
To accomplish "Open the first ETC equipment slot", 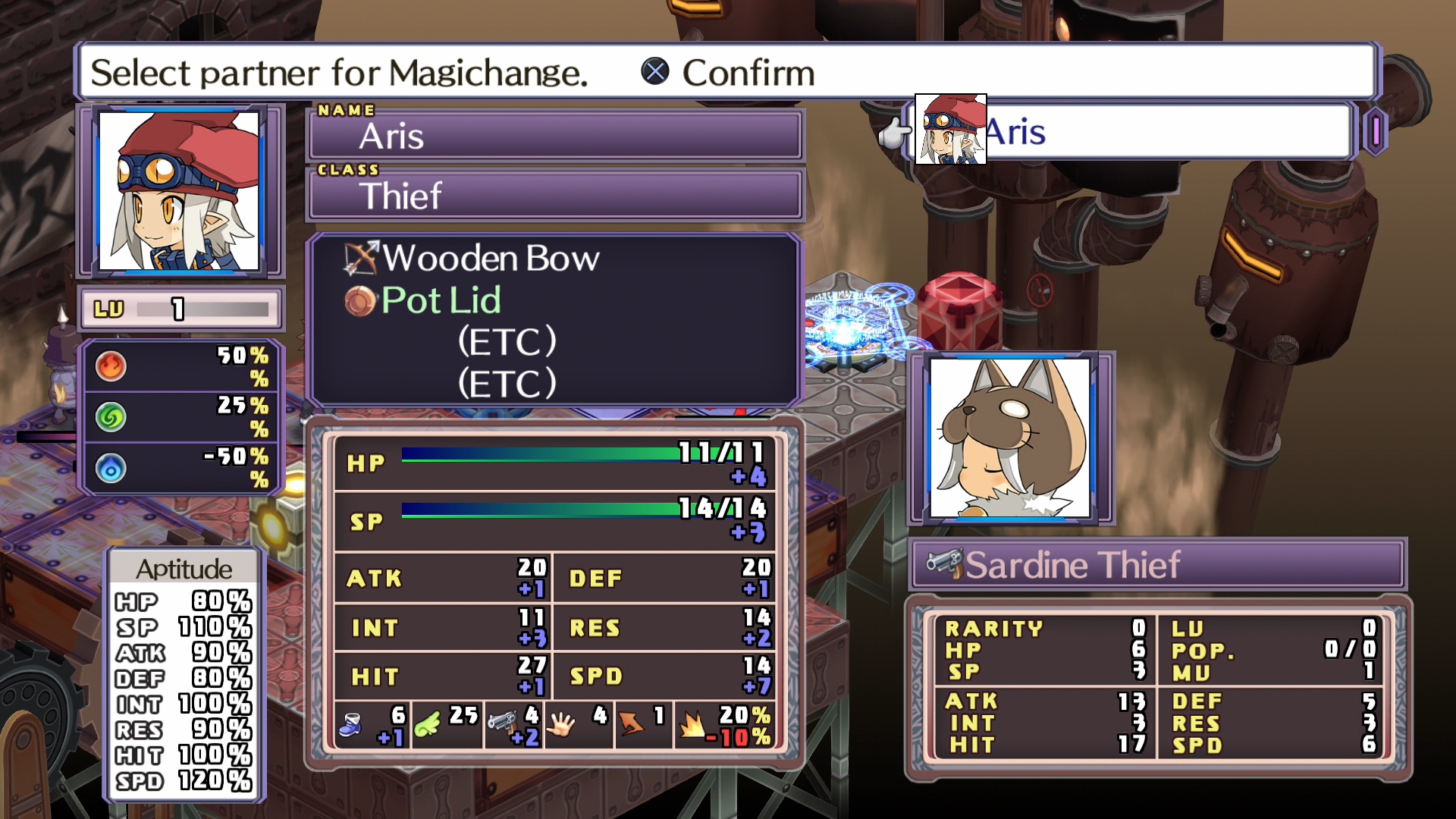I will pyautogui.click(x=507, y=342).
